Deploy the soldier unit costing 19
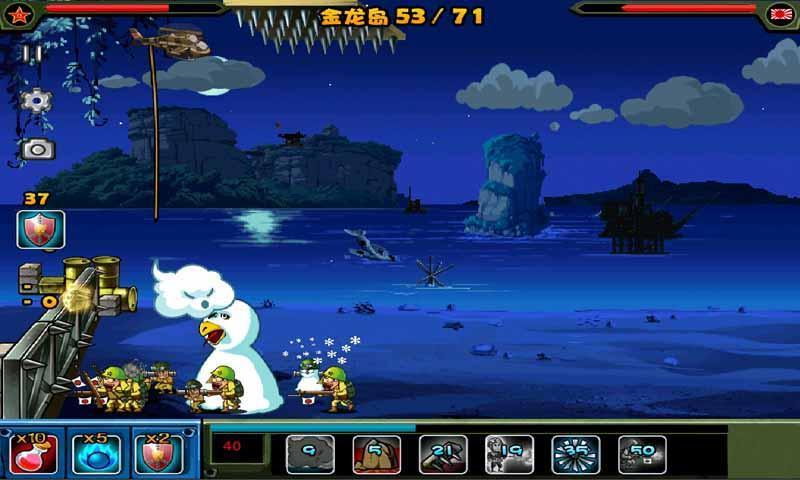The height and width of the screenshot is (480, 800). pos(509,454)
